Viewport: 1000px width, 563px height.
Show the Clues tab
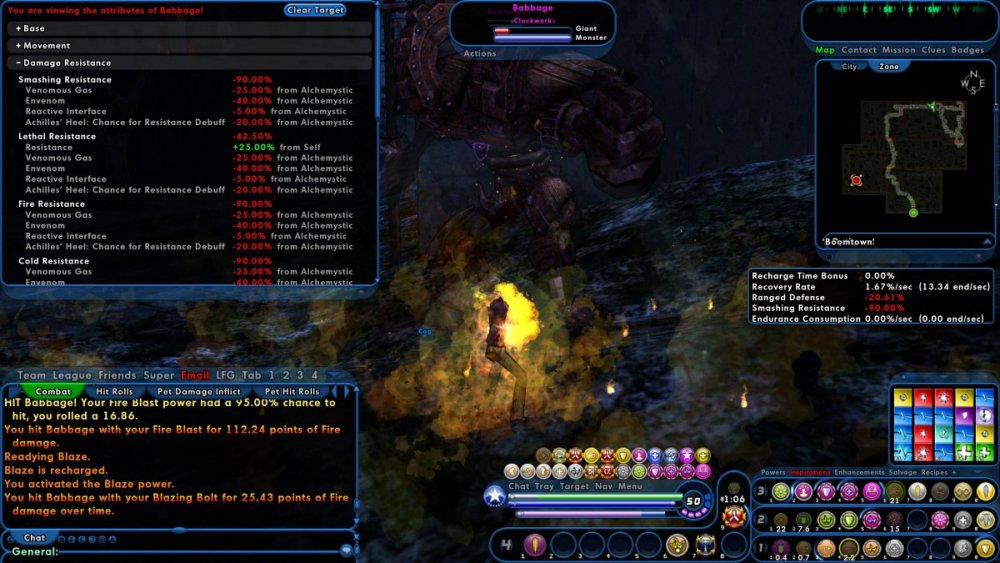pyautogui.click(x=933, y=50)
